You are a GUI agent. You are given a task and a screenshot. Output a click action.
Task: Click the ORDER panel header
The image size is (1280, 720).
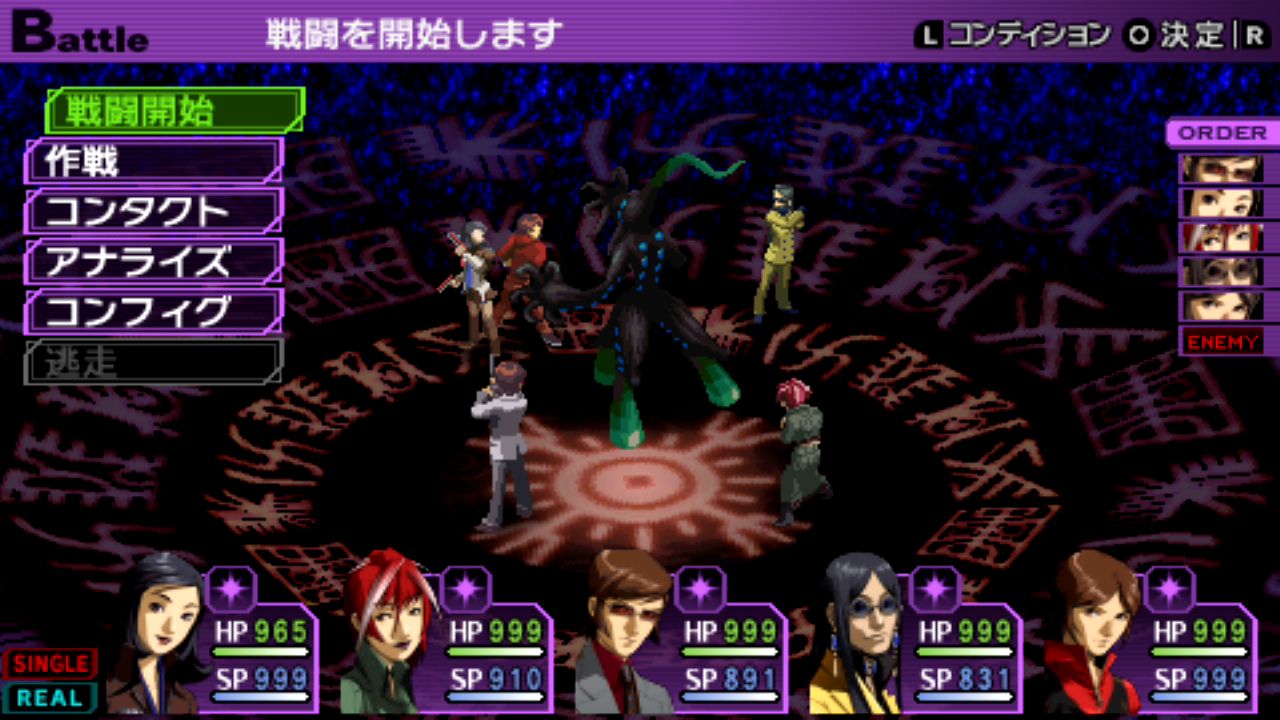click(x=1221, y=133)
